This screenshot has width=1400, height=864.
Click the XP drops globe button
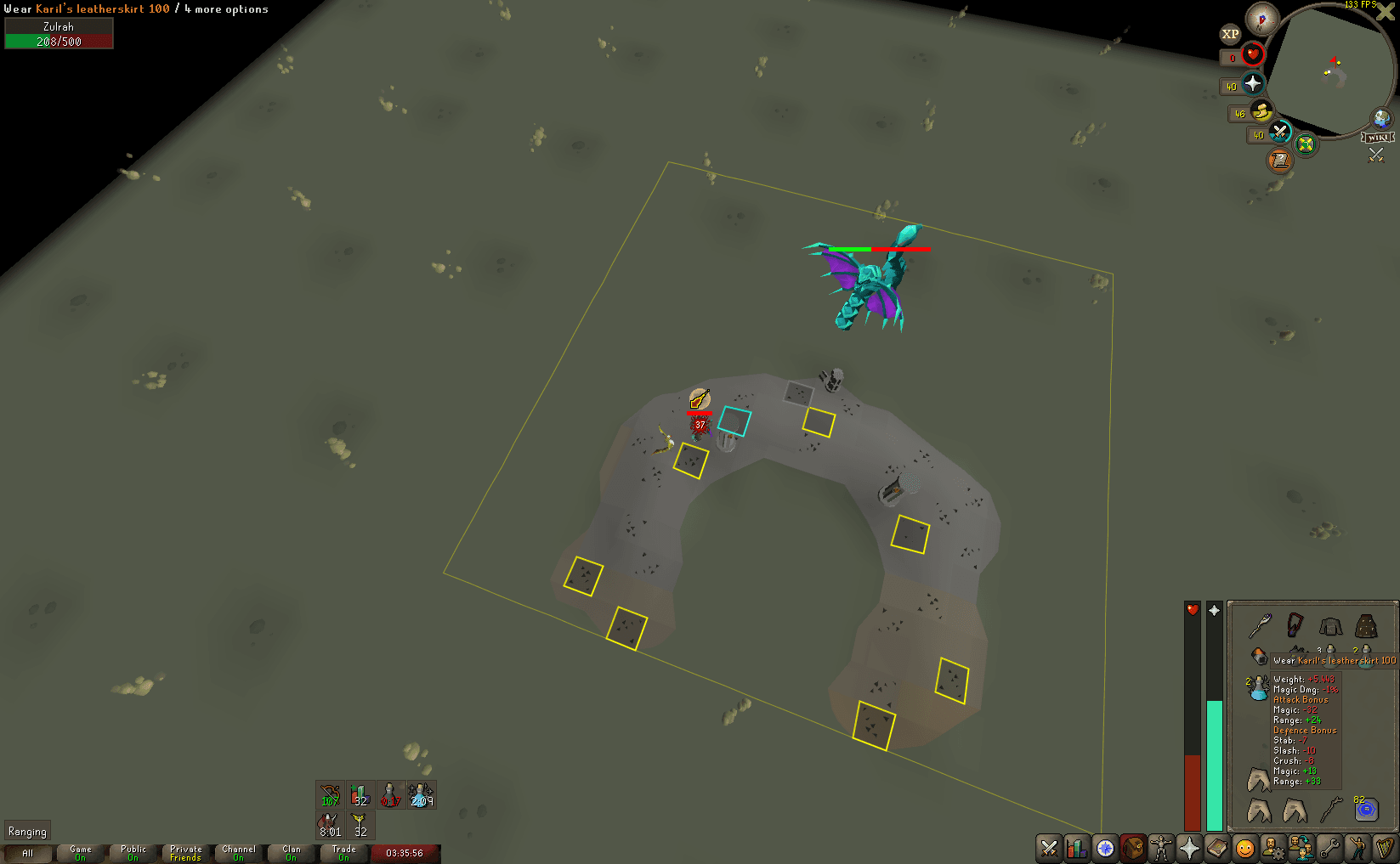(1230, 33)
